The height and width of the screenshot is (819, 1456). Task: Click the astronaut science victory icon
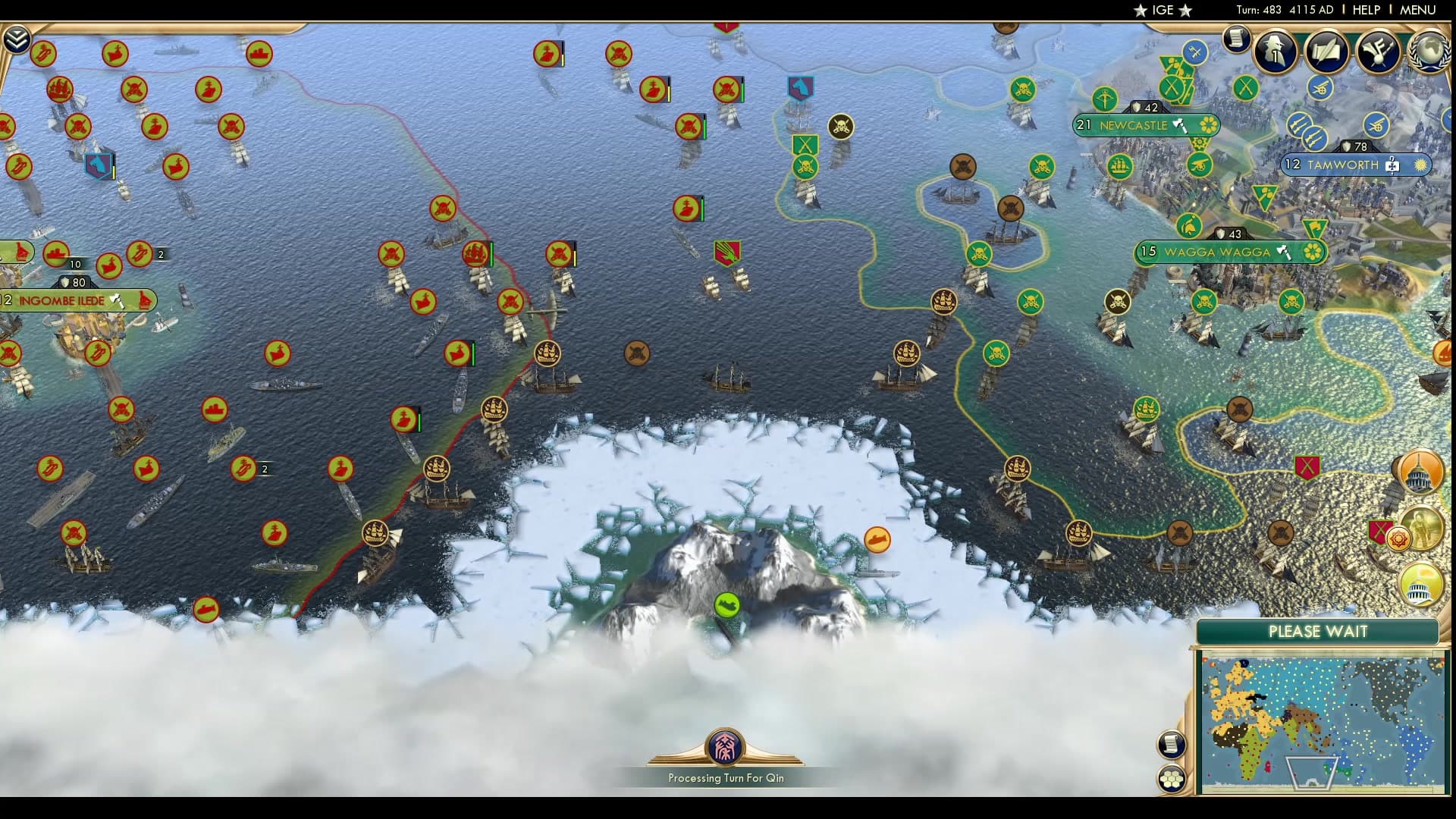pyautogui.click(x=1423, y=527)
